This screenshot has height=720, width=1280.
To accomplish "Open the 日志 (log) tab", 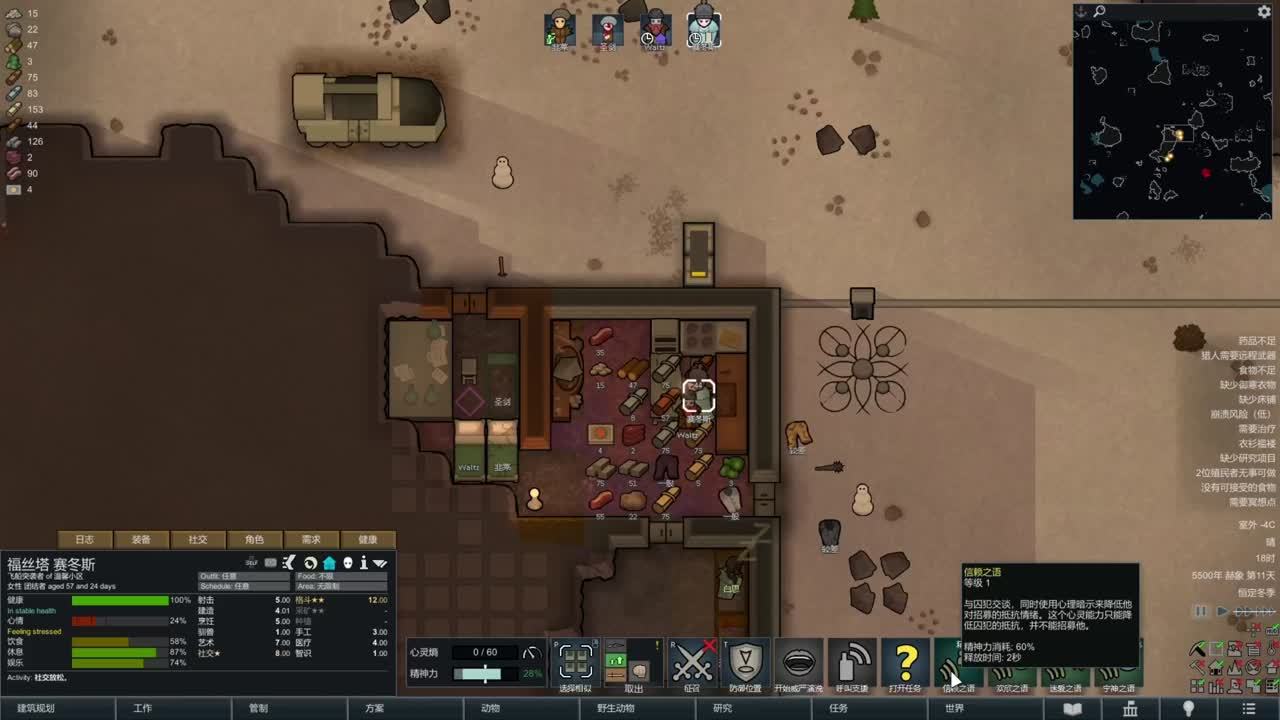I will click(85, 539).
